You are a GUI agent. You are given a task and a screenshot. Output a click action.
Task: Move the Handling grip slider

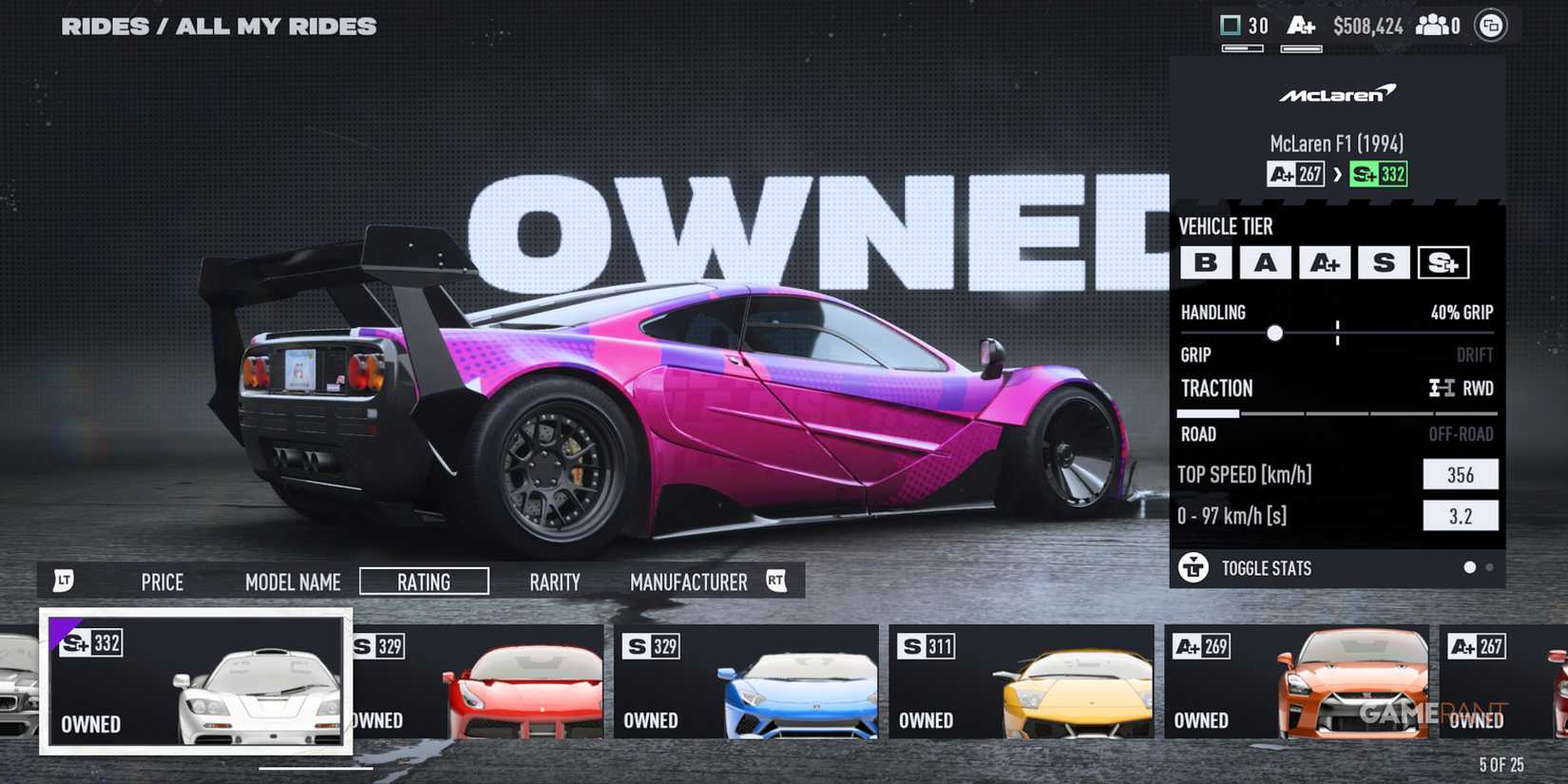tap(1274, 334)
